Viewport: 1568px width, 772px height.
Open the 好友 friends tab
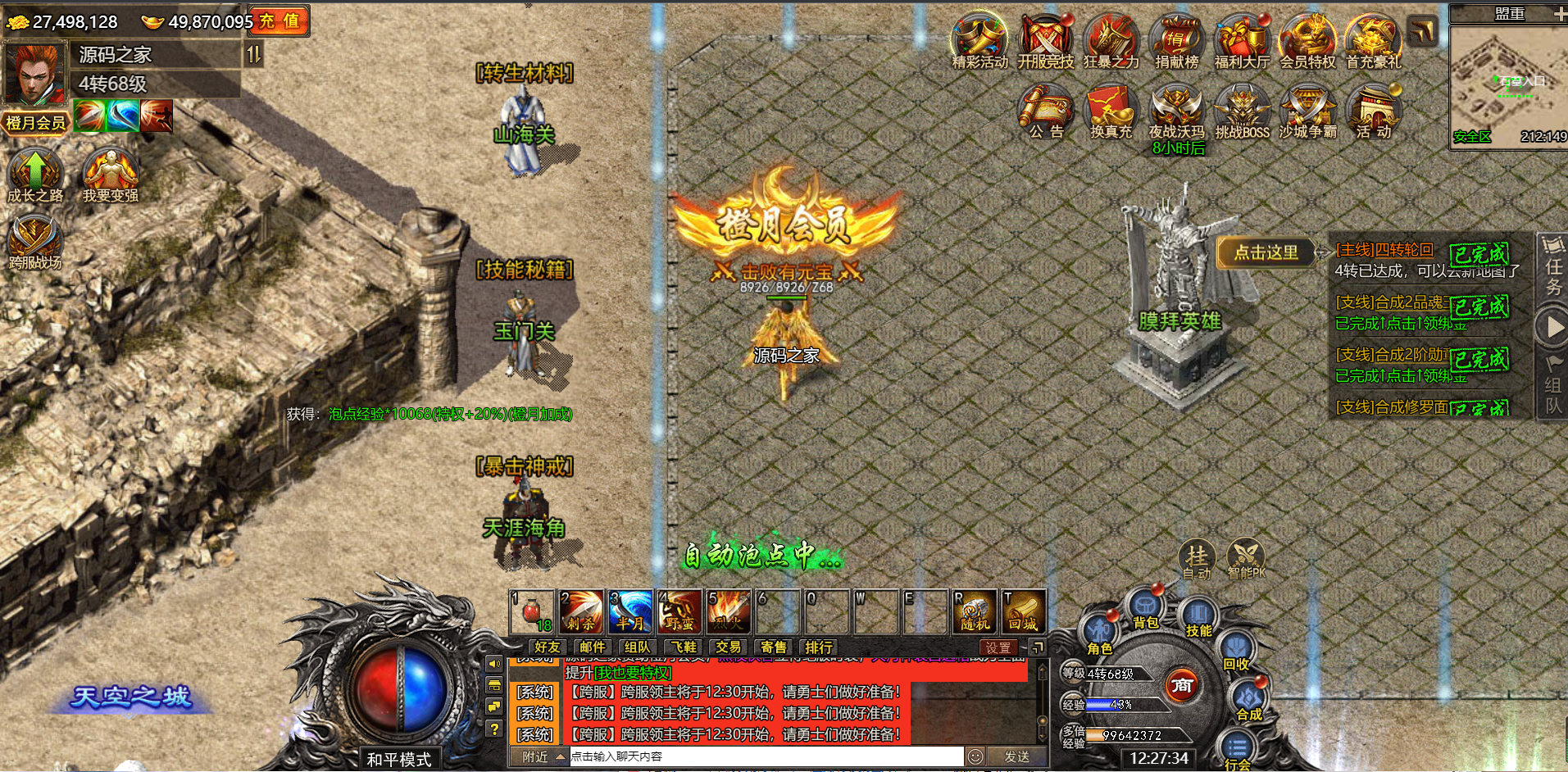547,647
